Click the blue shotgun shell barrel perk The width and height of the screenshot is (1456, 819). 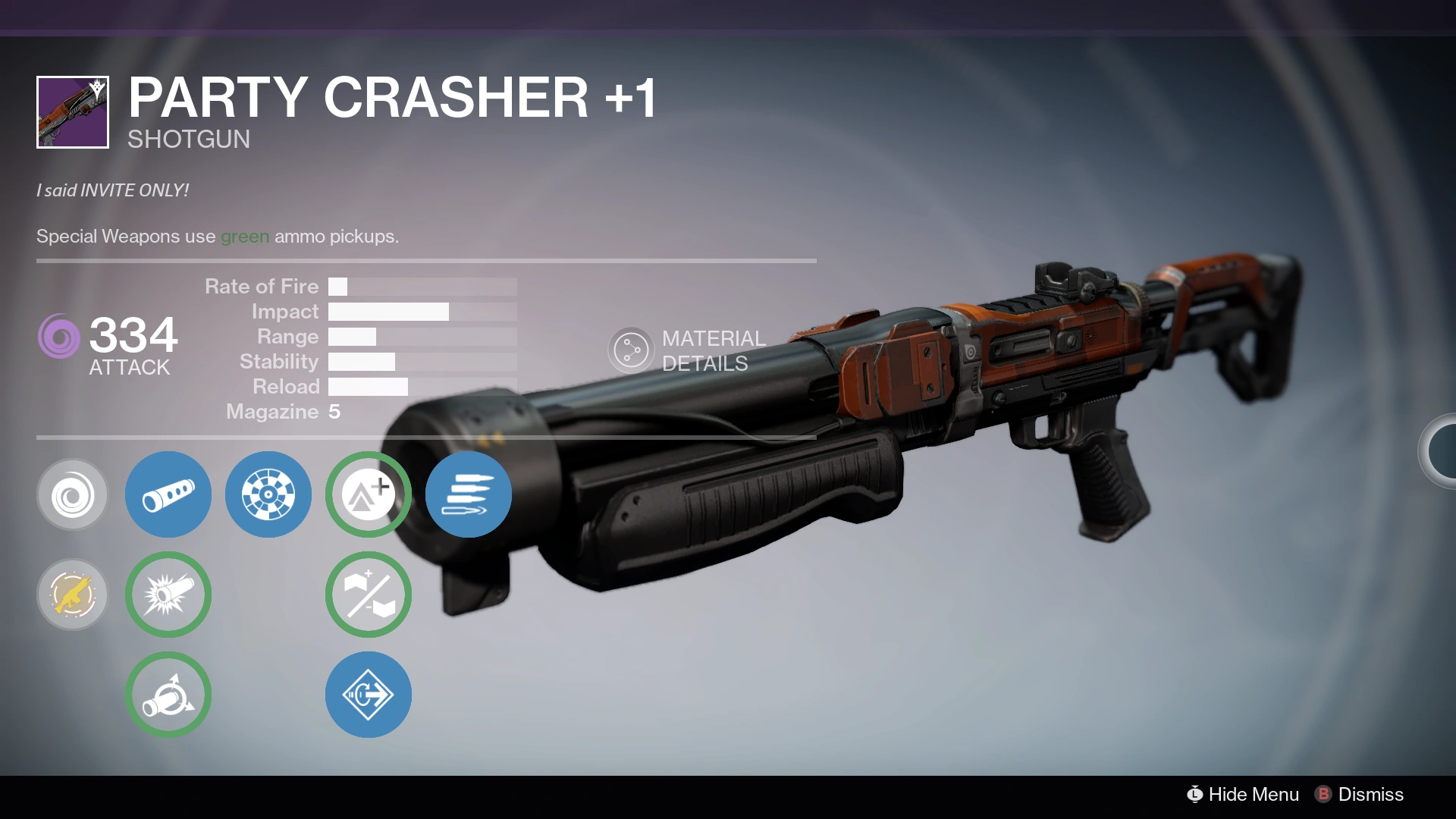(x=168, y=494)
